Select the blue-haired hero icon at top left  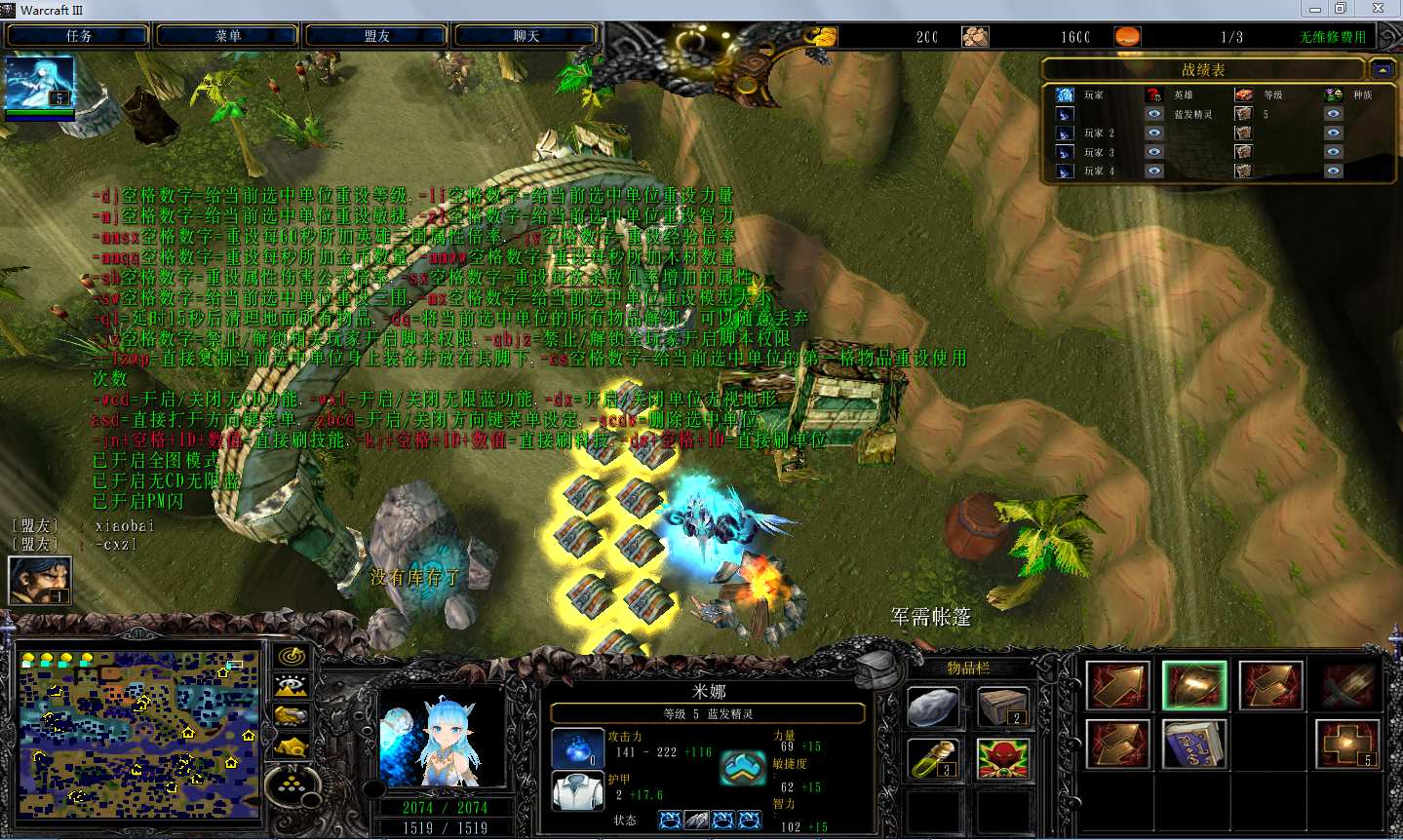tap(39, 84)
